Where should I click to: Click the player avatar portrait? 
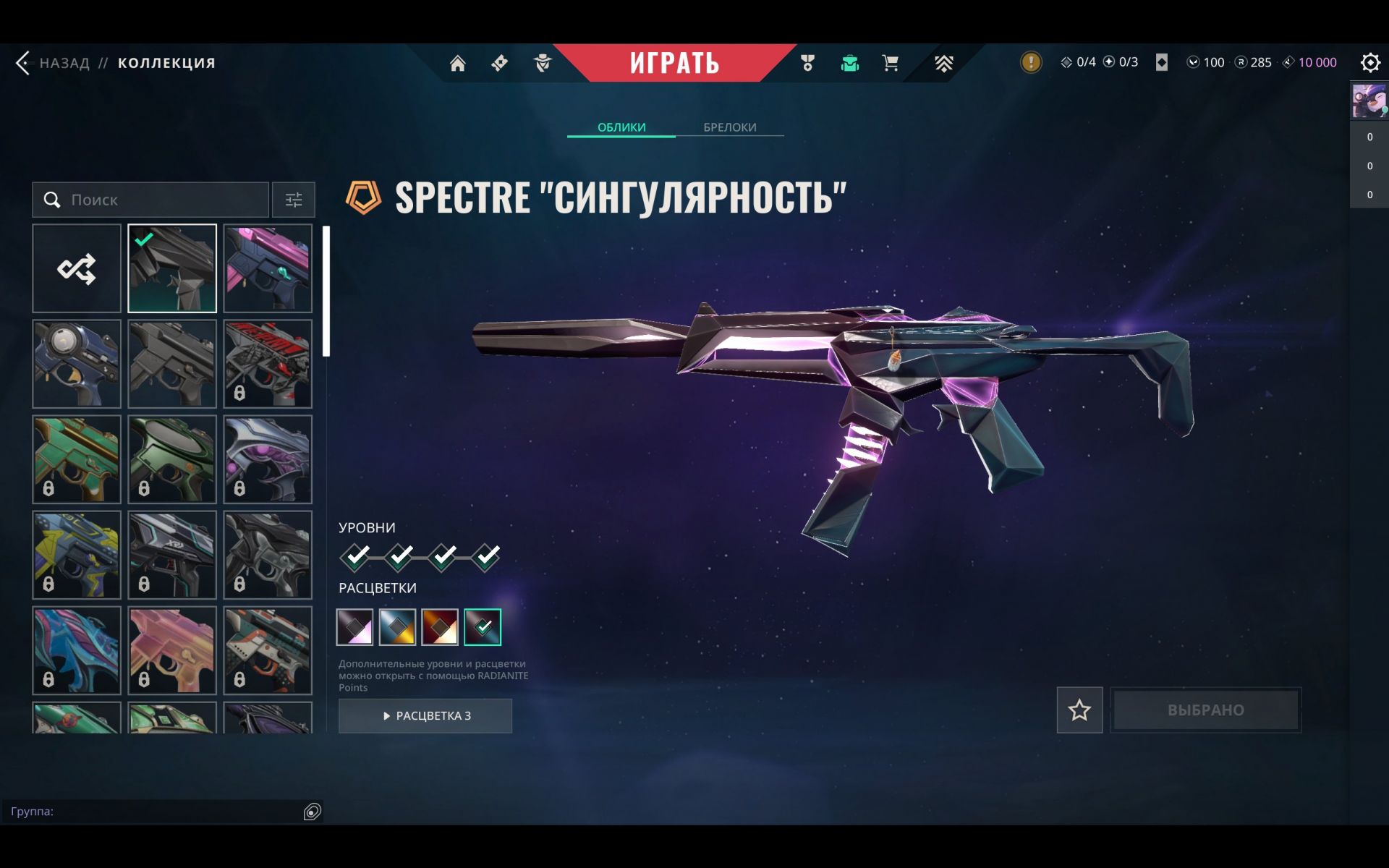[x=1369, y=101]
